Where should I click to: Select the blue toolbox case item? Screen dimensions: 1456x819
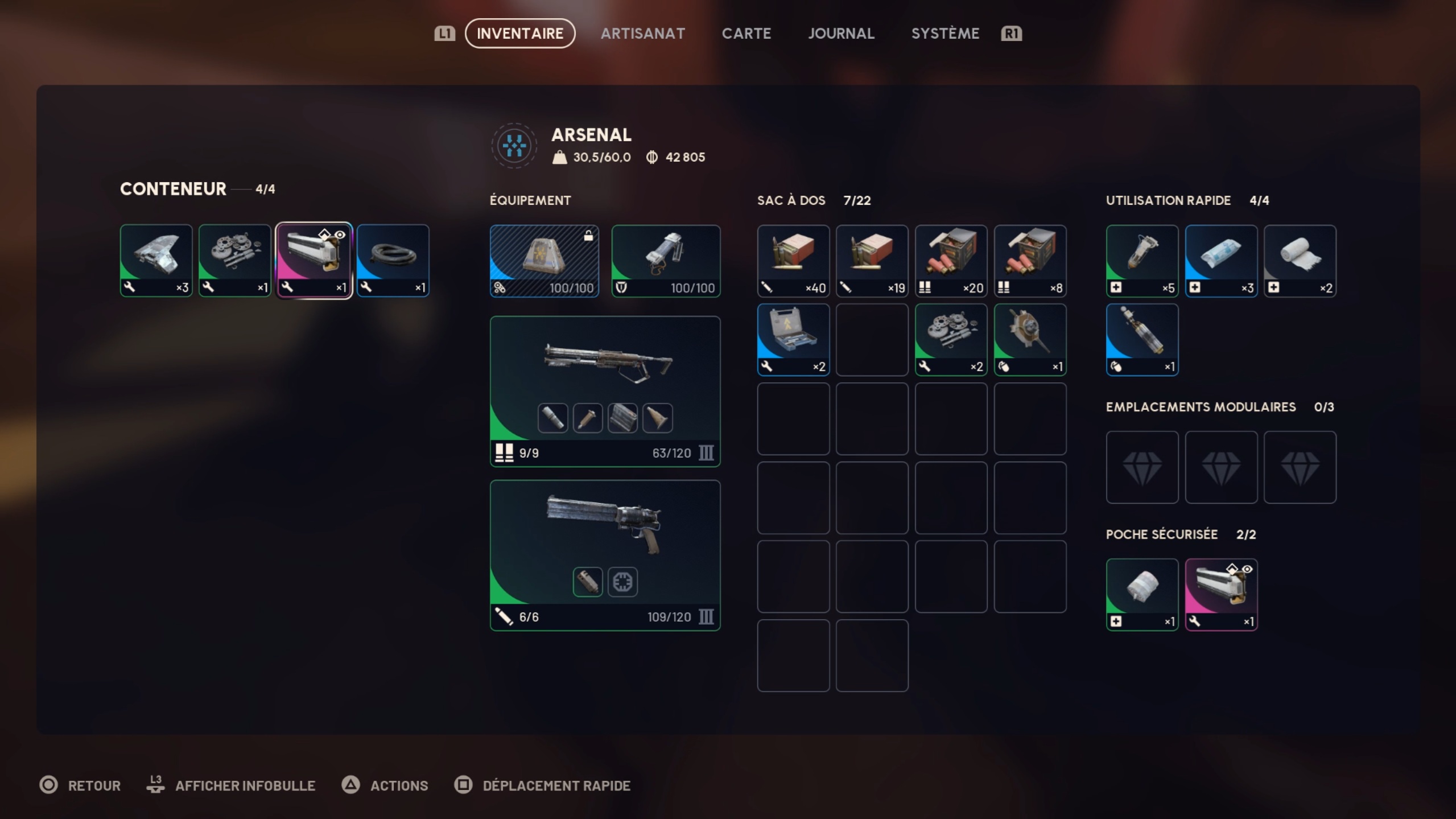[x=793, y=339]
